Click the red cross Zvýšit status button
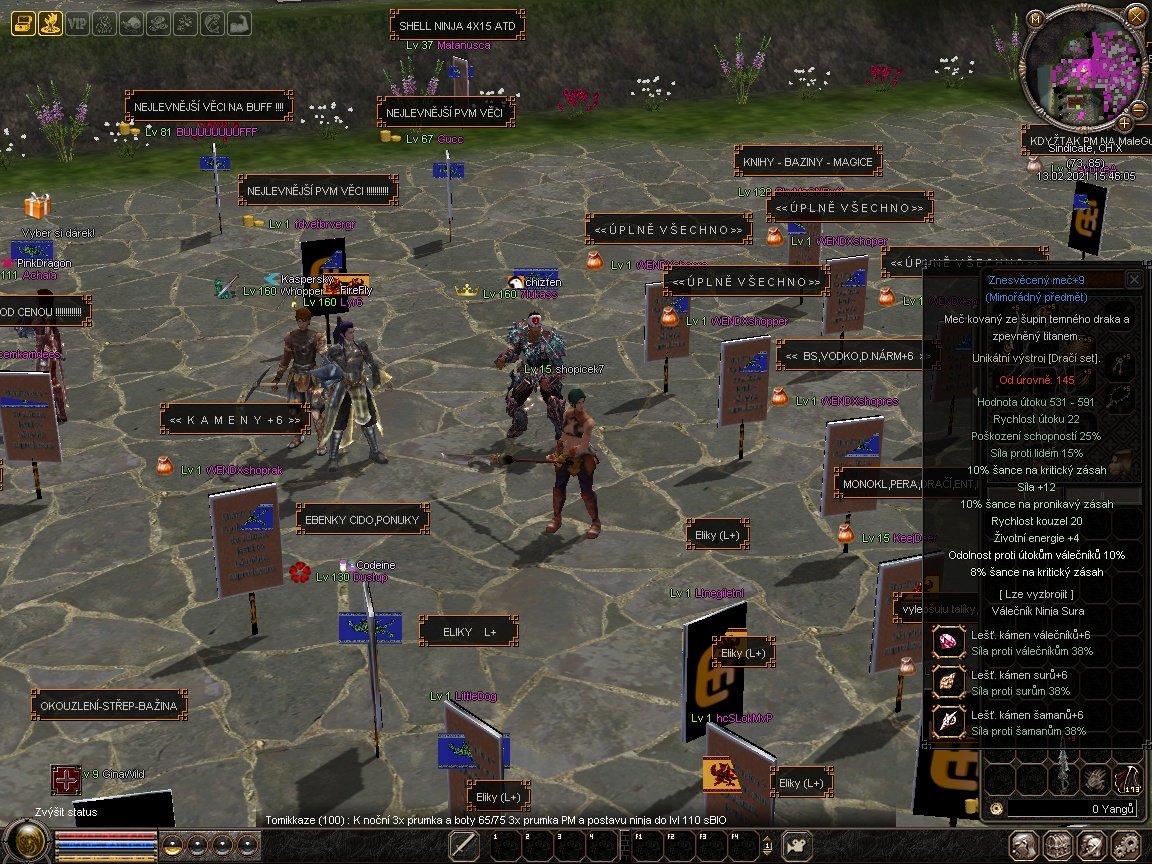This screenshot has height=864, width=1152. [x=66, y=780]
